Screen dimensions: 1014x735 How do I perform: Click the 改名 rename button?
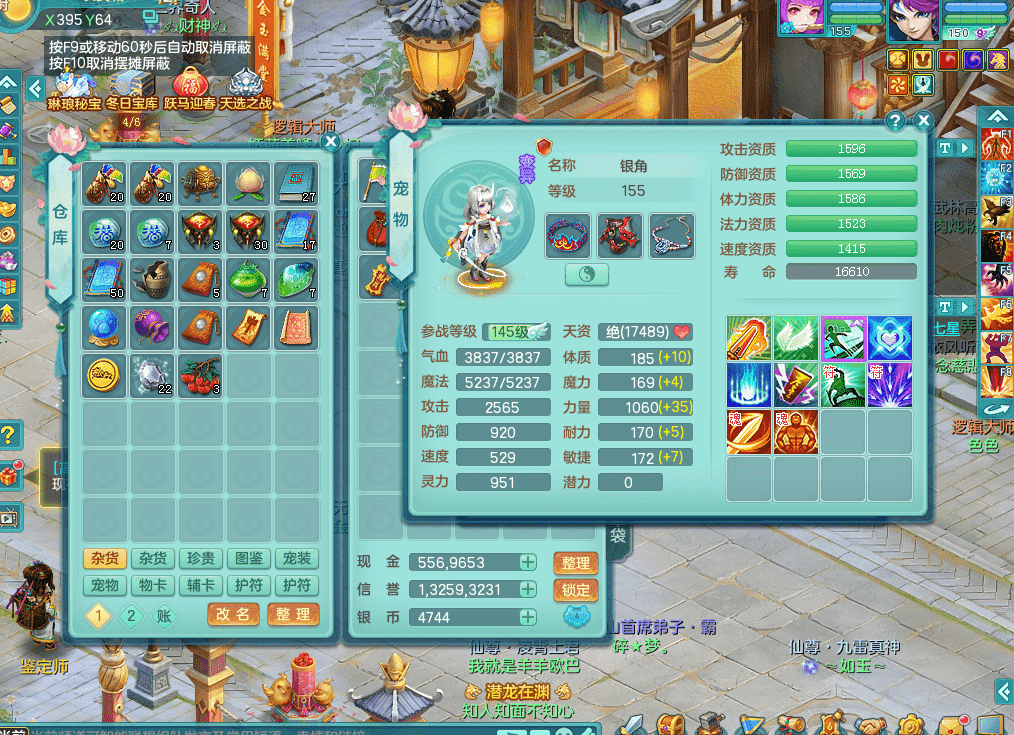(233, 614)
